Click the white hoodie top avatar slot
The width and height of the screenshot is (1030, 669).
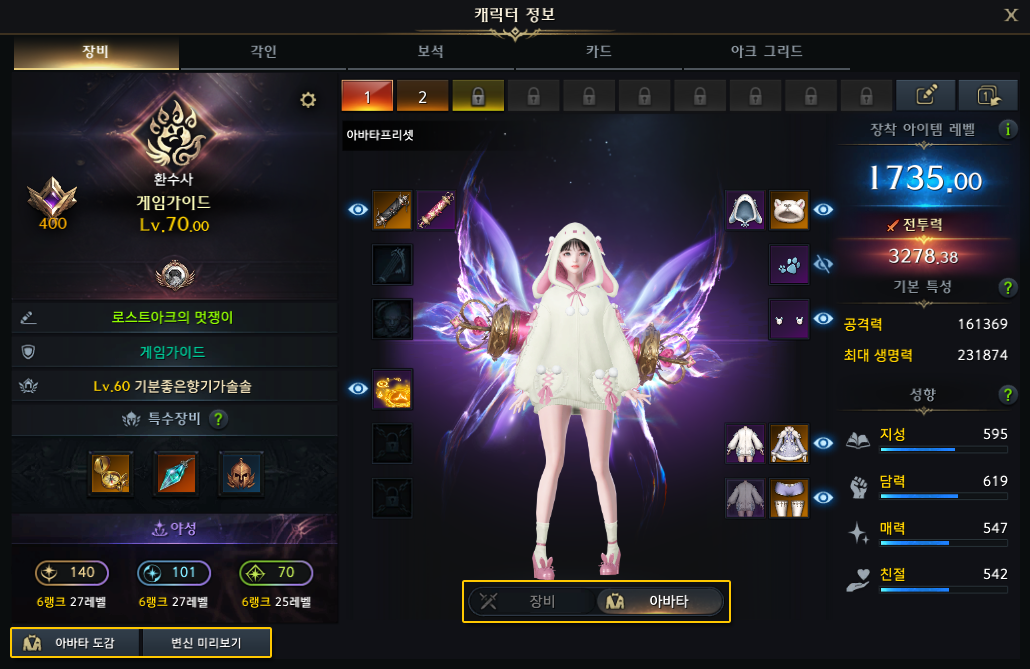[x=744, y=443]
